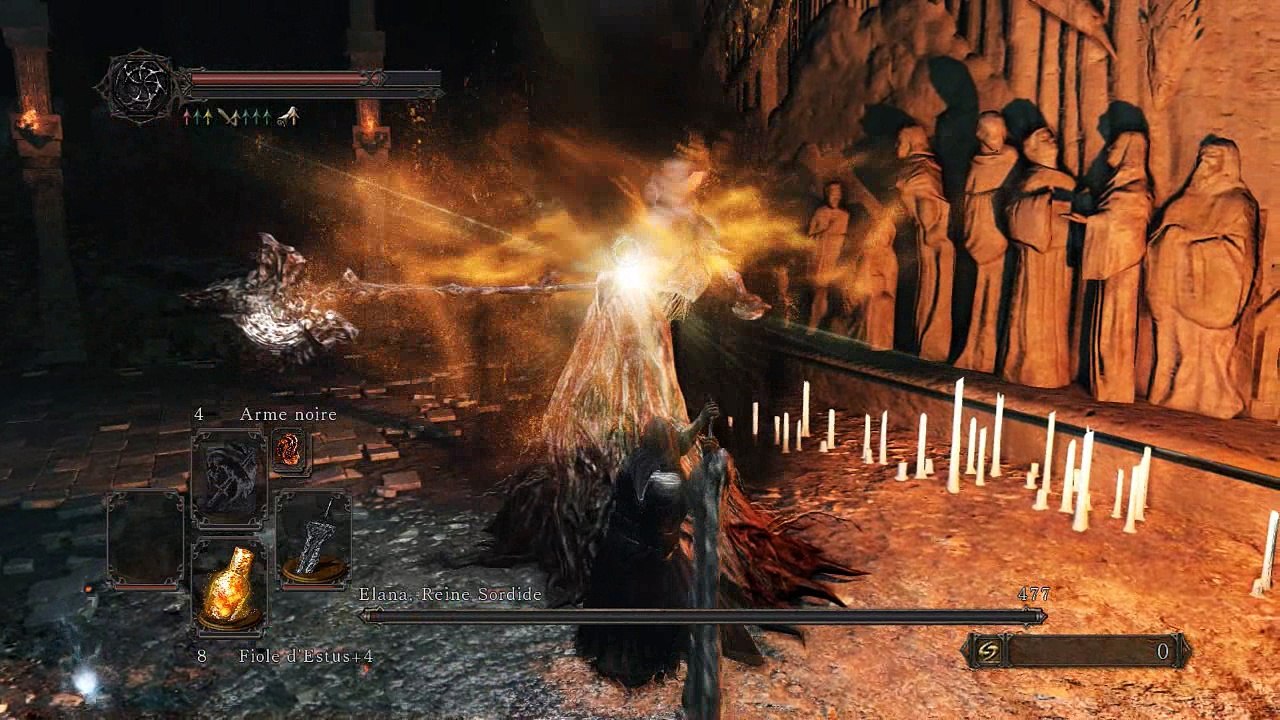Image resolution: width=1280 pixels, height=720 pixels.
Task: Select the Arme noire spell slot
Action: click(228, 478)
